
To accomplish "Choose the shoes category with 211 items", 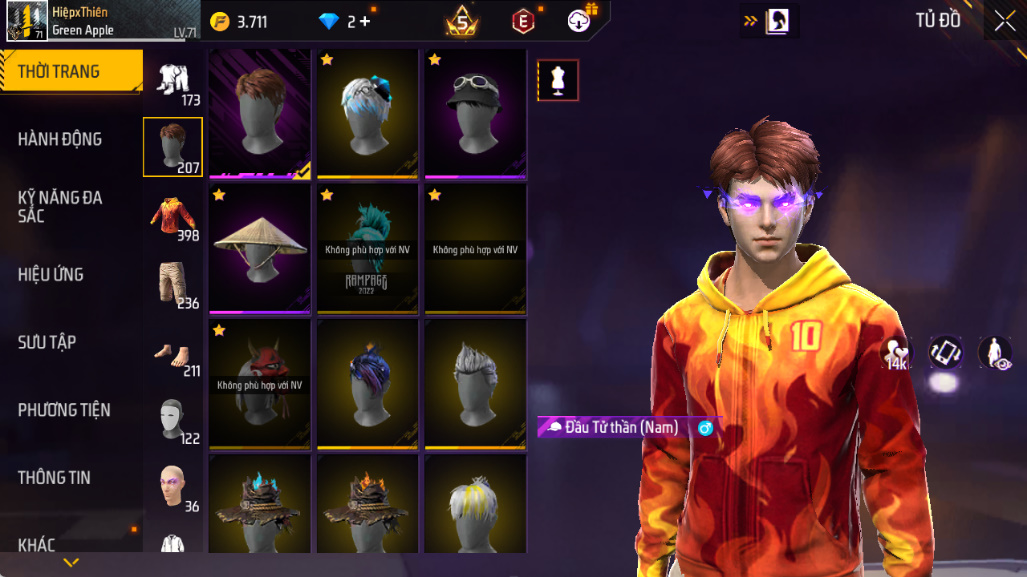I will pyautogui.click(x=173, y=352).
